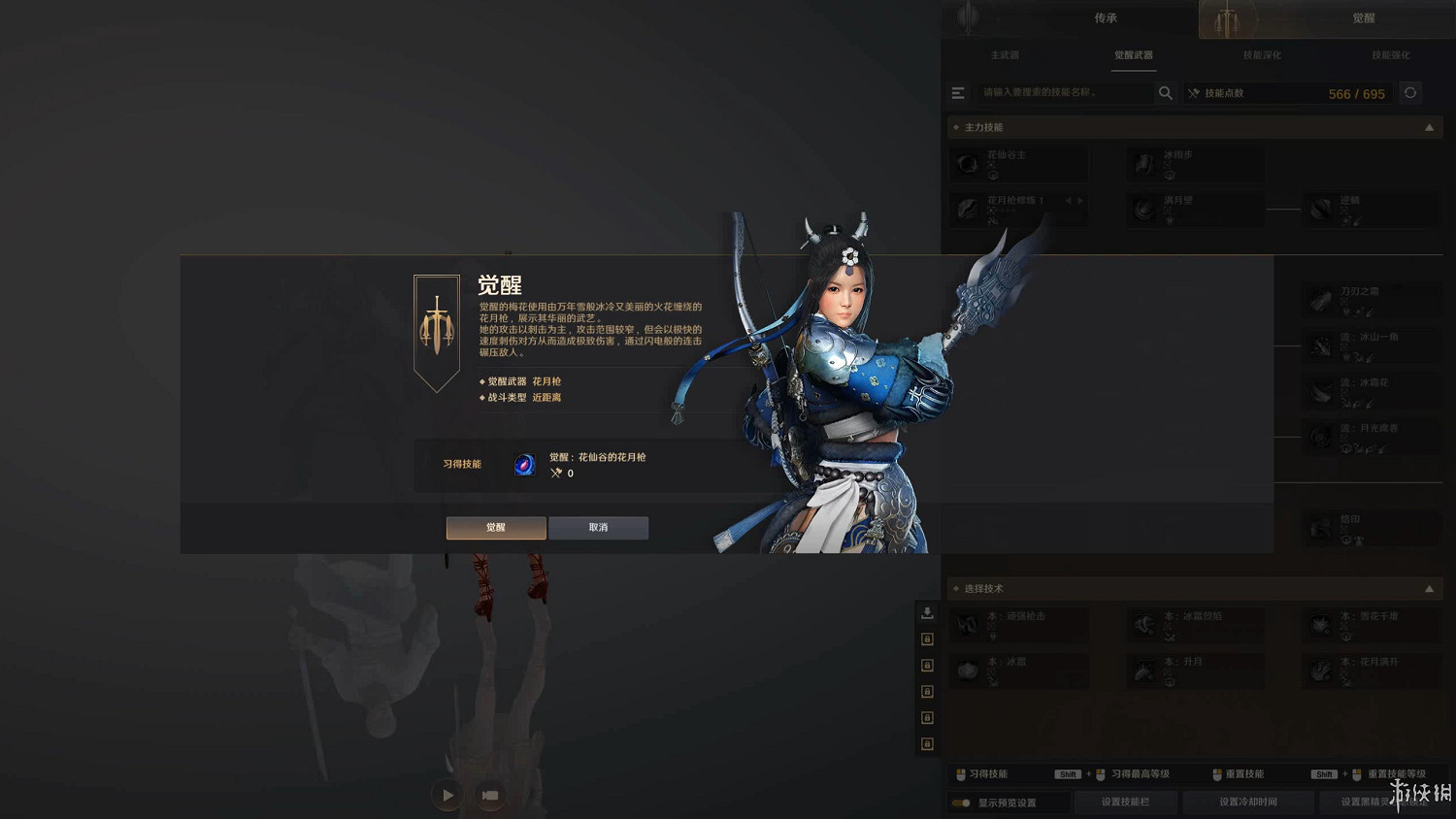The width and height of the screenshot is (1456, 819).
Task: Toggle the filter list icon beside search
Action: click(x=958, y=92)
